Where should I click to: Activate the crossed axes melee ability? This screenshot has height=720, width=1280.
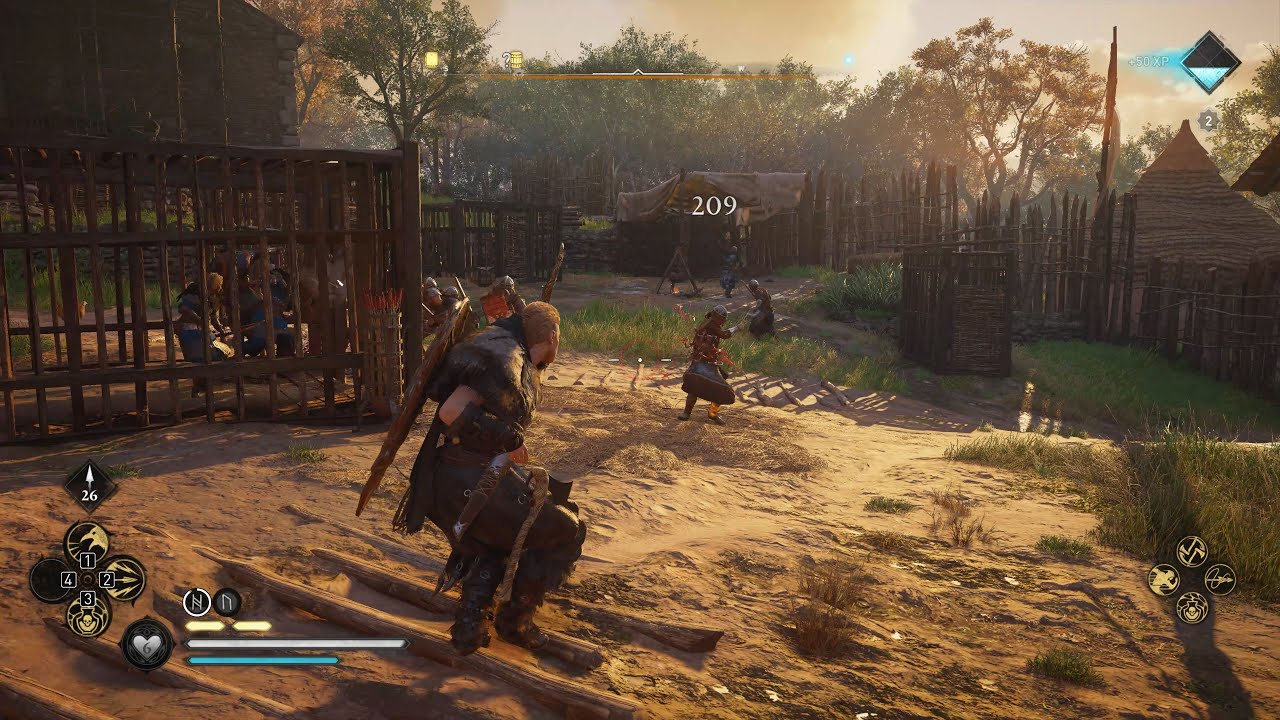[1191, 551]
